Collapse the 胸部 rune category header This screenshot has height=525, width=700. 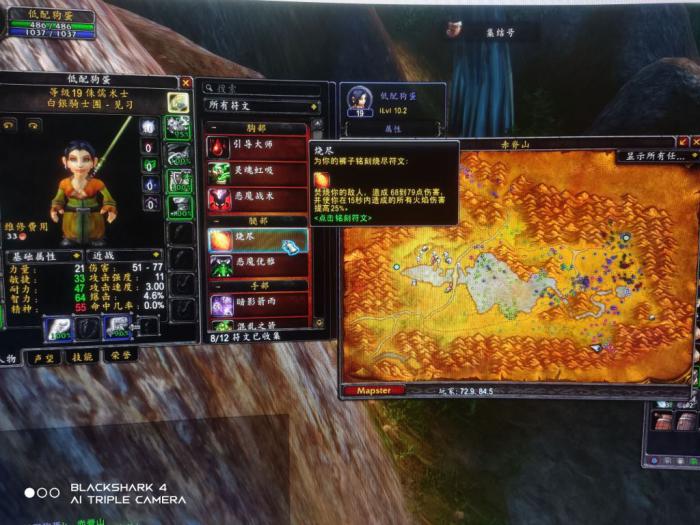click(257, 127)
